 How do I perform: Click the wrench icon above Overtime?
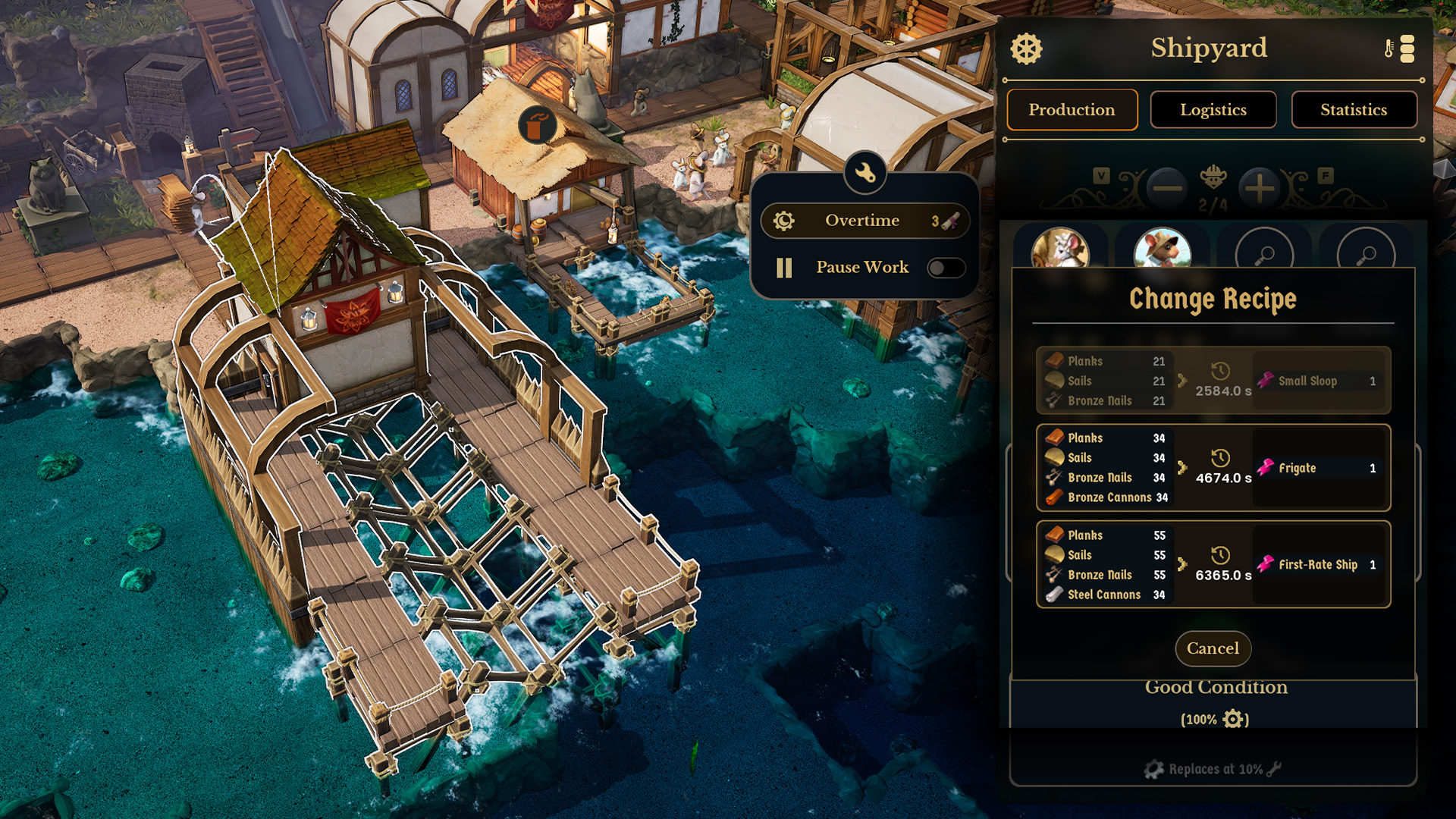click(x=864, y=174)
